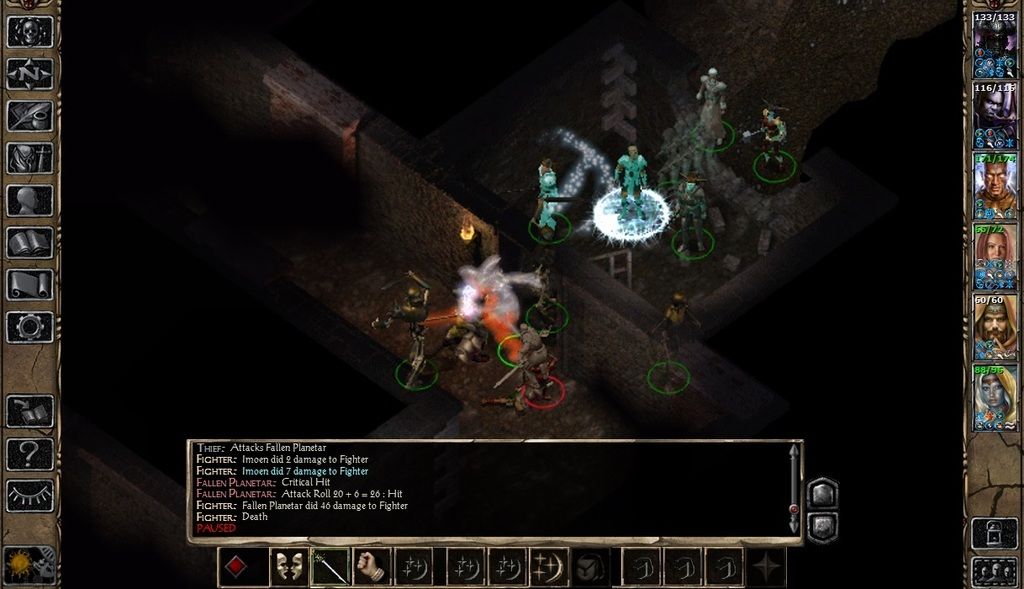The width and height of the screenshot is (1024, 589).
Task: Click the upper gem button beside the message log
Action: click(821, 492)
